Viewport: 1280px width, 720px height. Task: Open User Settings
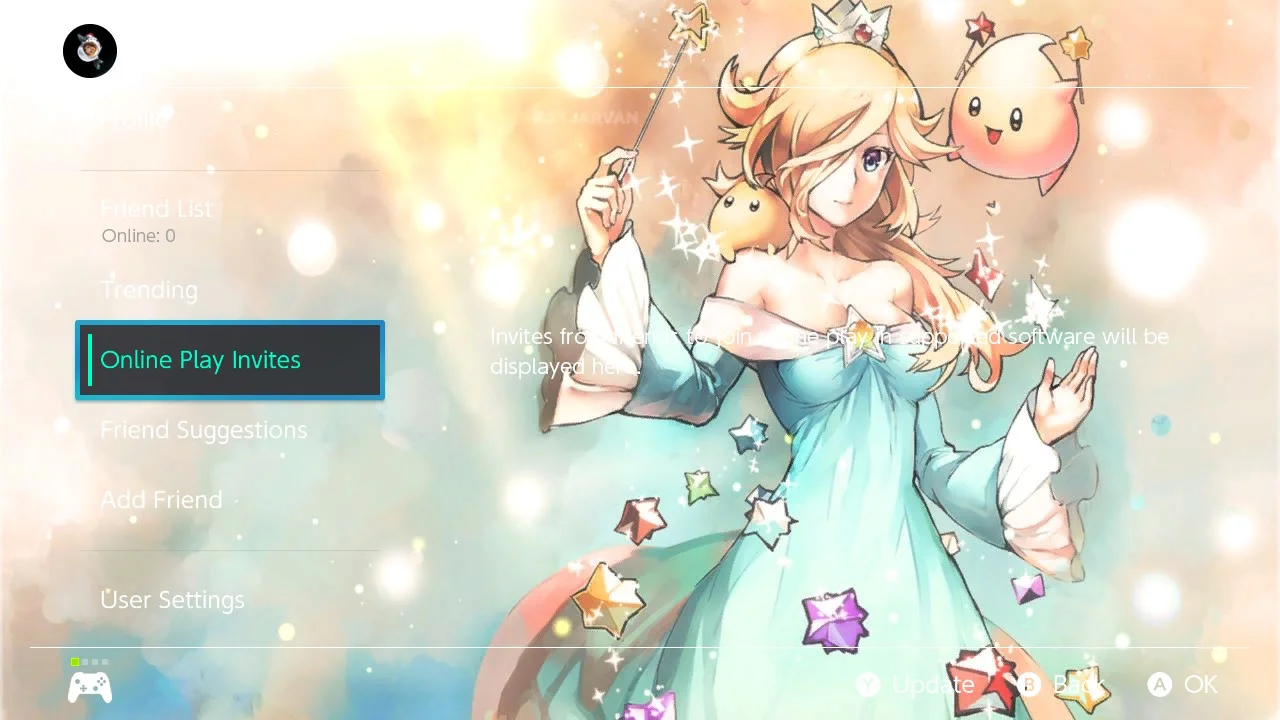[x=172, y=600]
